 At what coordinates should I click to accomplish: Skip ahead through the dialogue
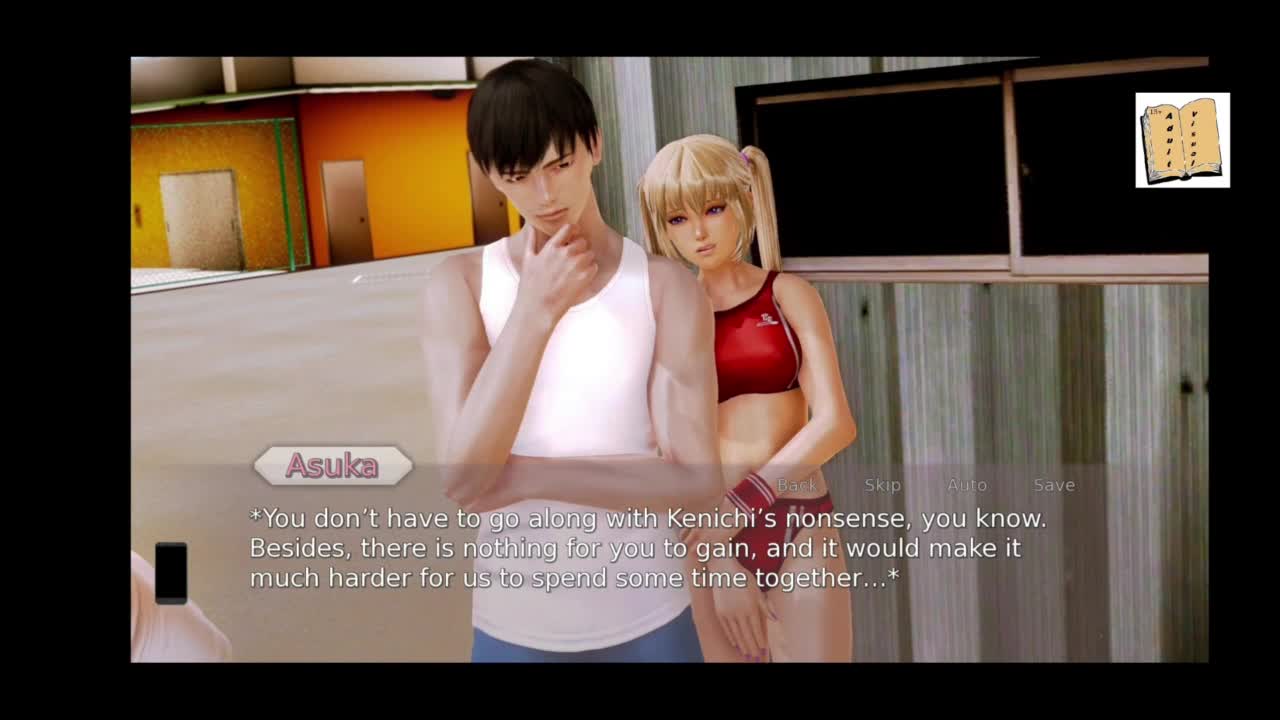click(x=882, y=485)
